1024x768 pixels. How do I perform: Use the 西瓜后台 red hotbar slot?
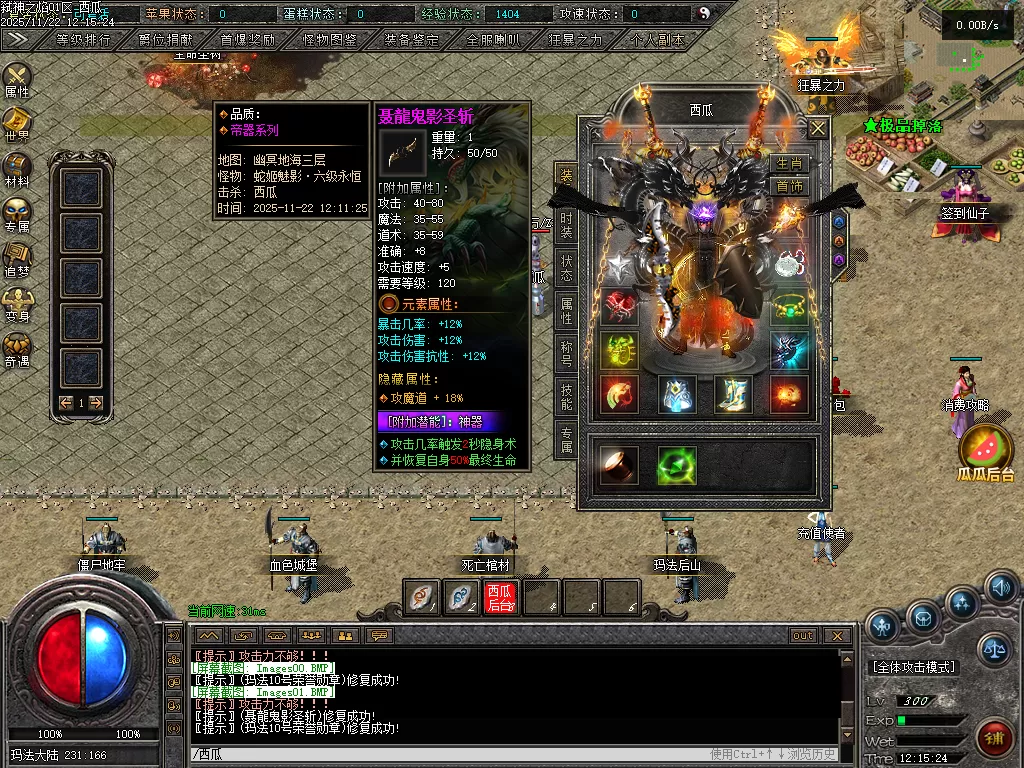point(500,597)
